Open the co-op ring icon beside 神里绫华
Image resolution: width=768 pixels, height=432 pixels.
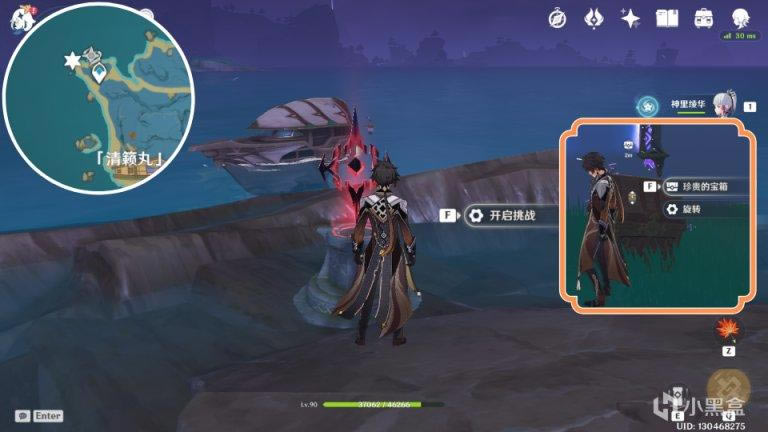pos(648,104)
